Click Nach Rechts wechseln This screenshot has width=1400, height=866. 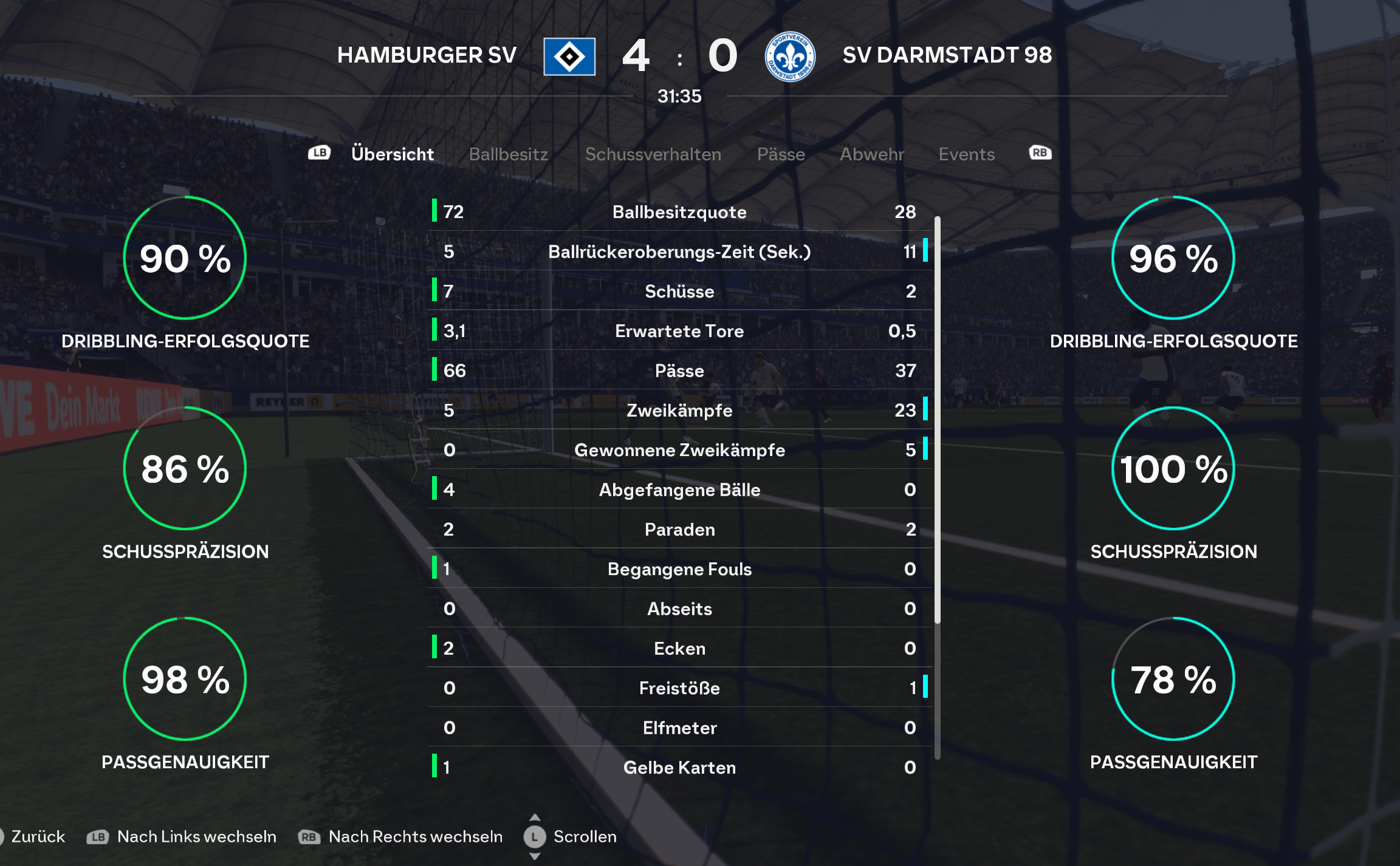(x=415, y=836)
